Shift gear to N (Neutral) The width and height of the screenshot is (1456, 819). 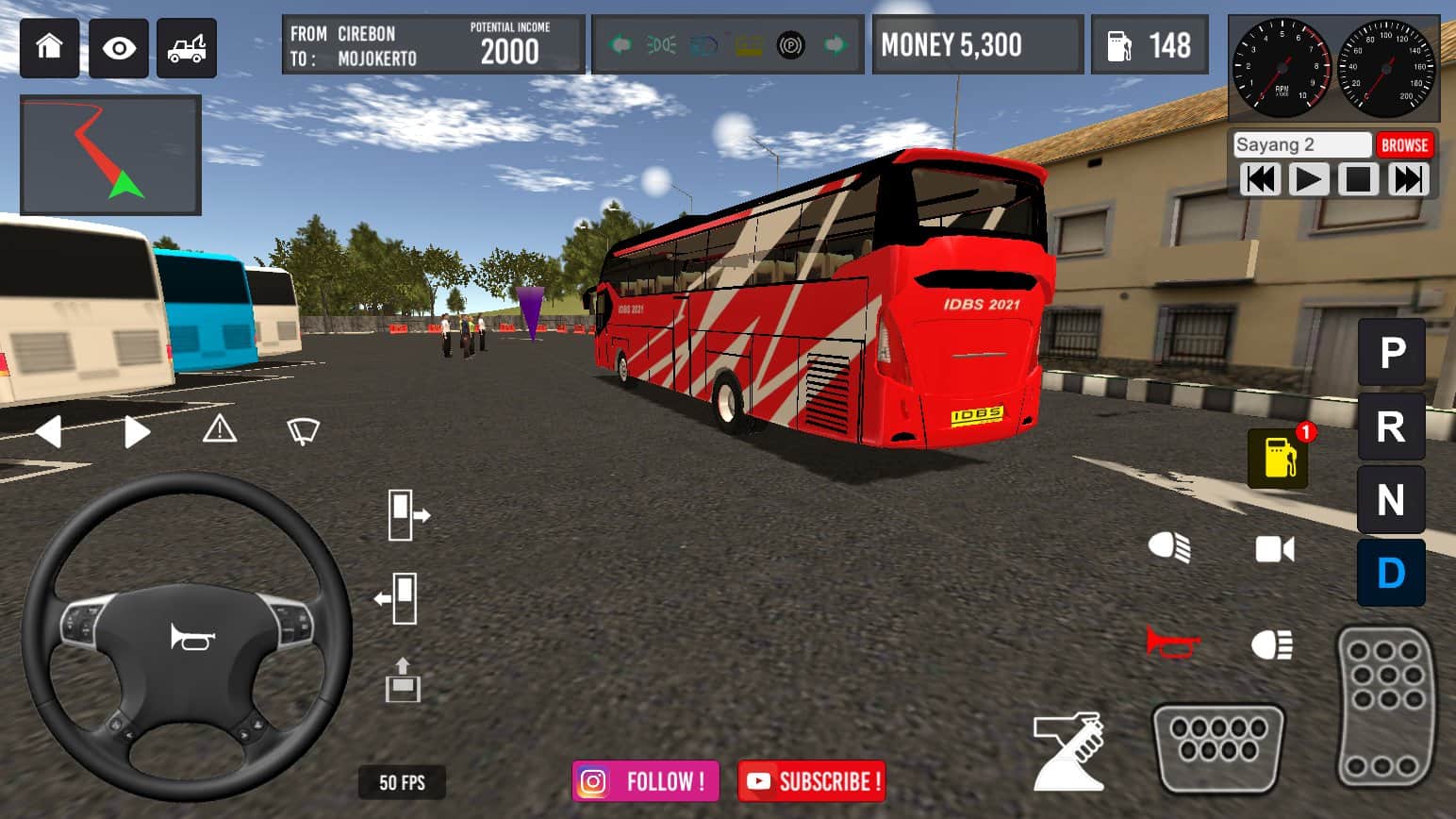point(1391,500)
